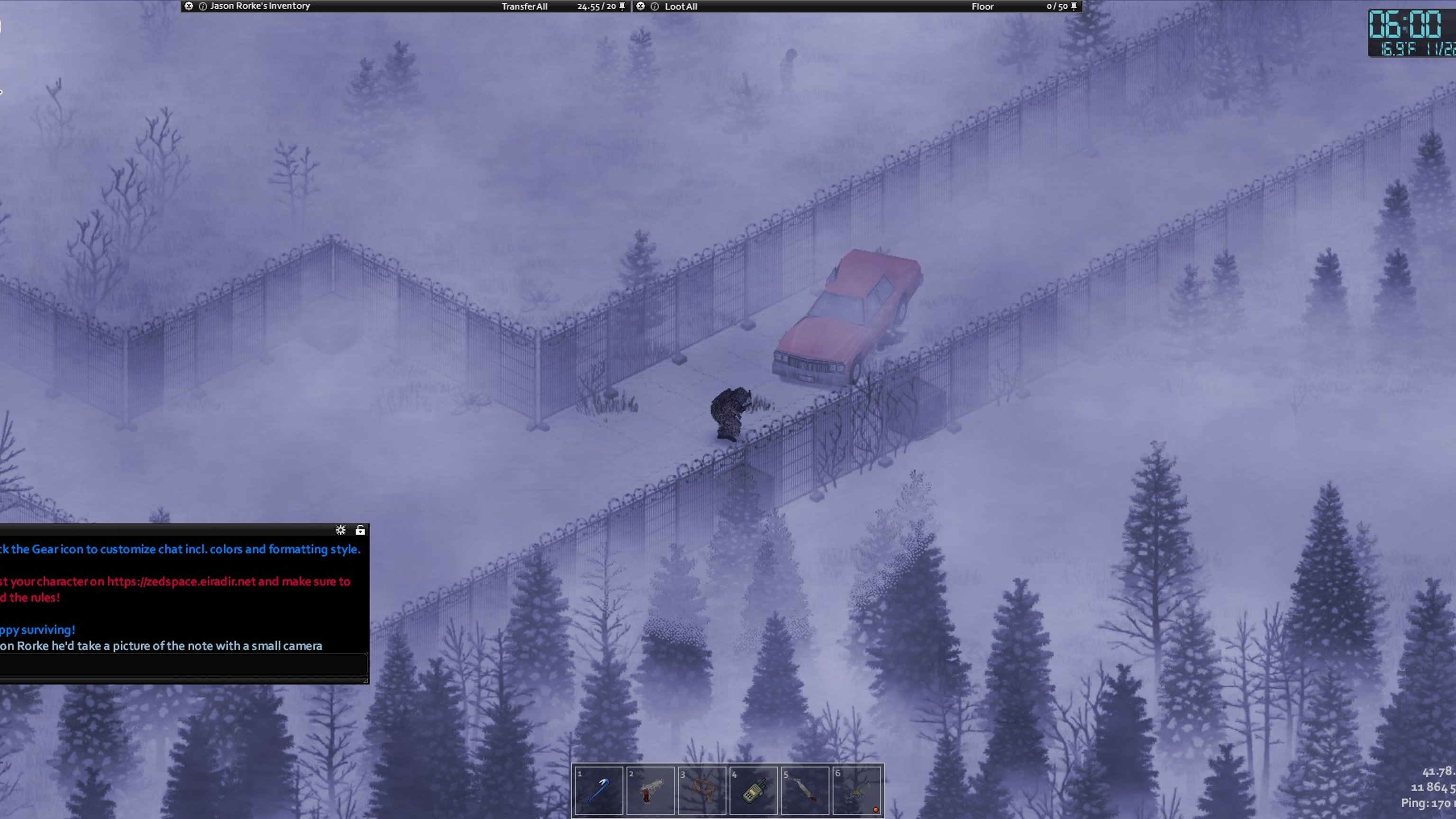Equip the bloody knife in slot 5
1456x819 pixels.
[x=805, y=790]
